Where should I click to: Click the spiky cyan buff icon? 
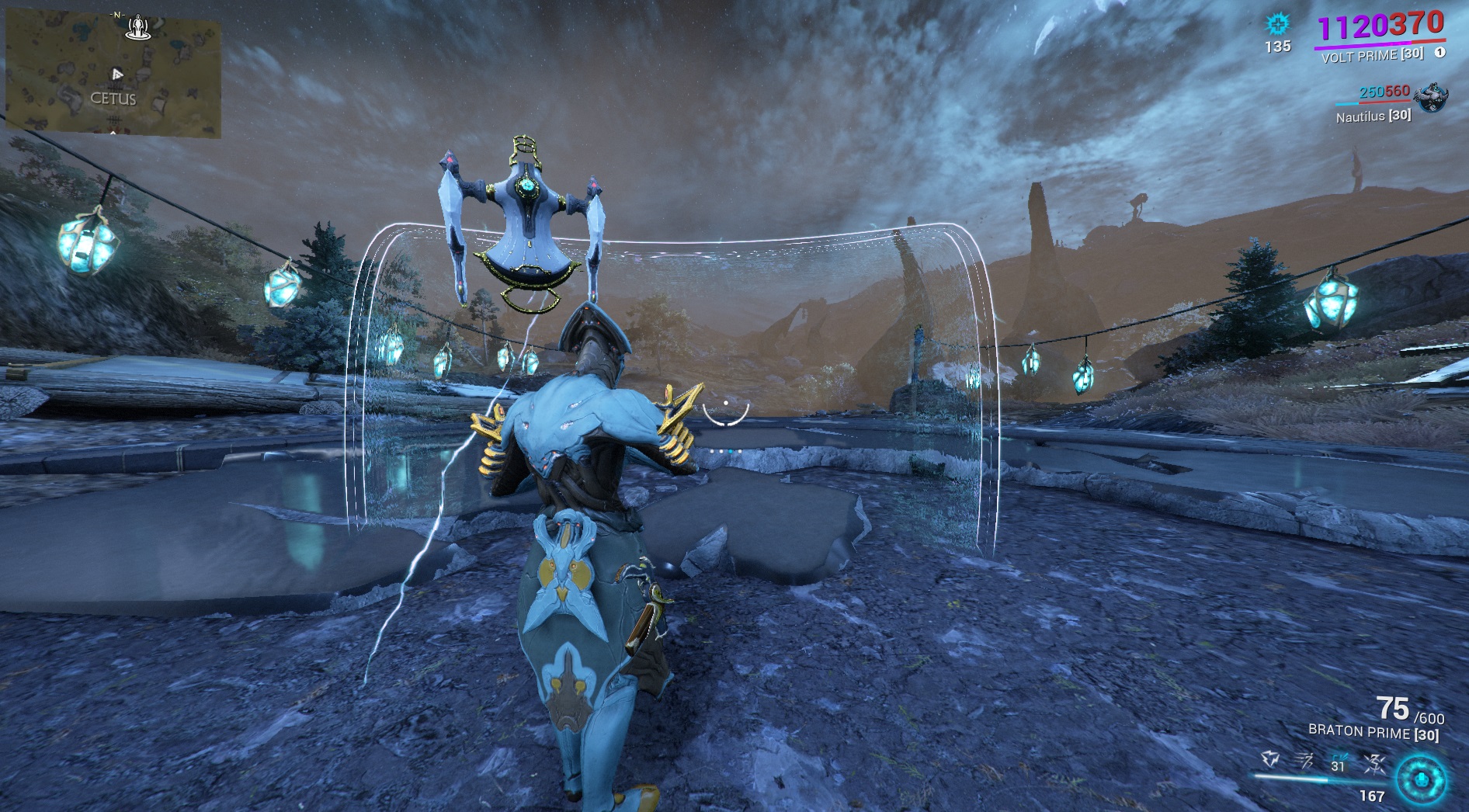click(x=1277, y=24)
